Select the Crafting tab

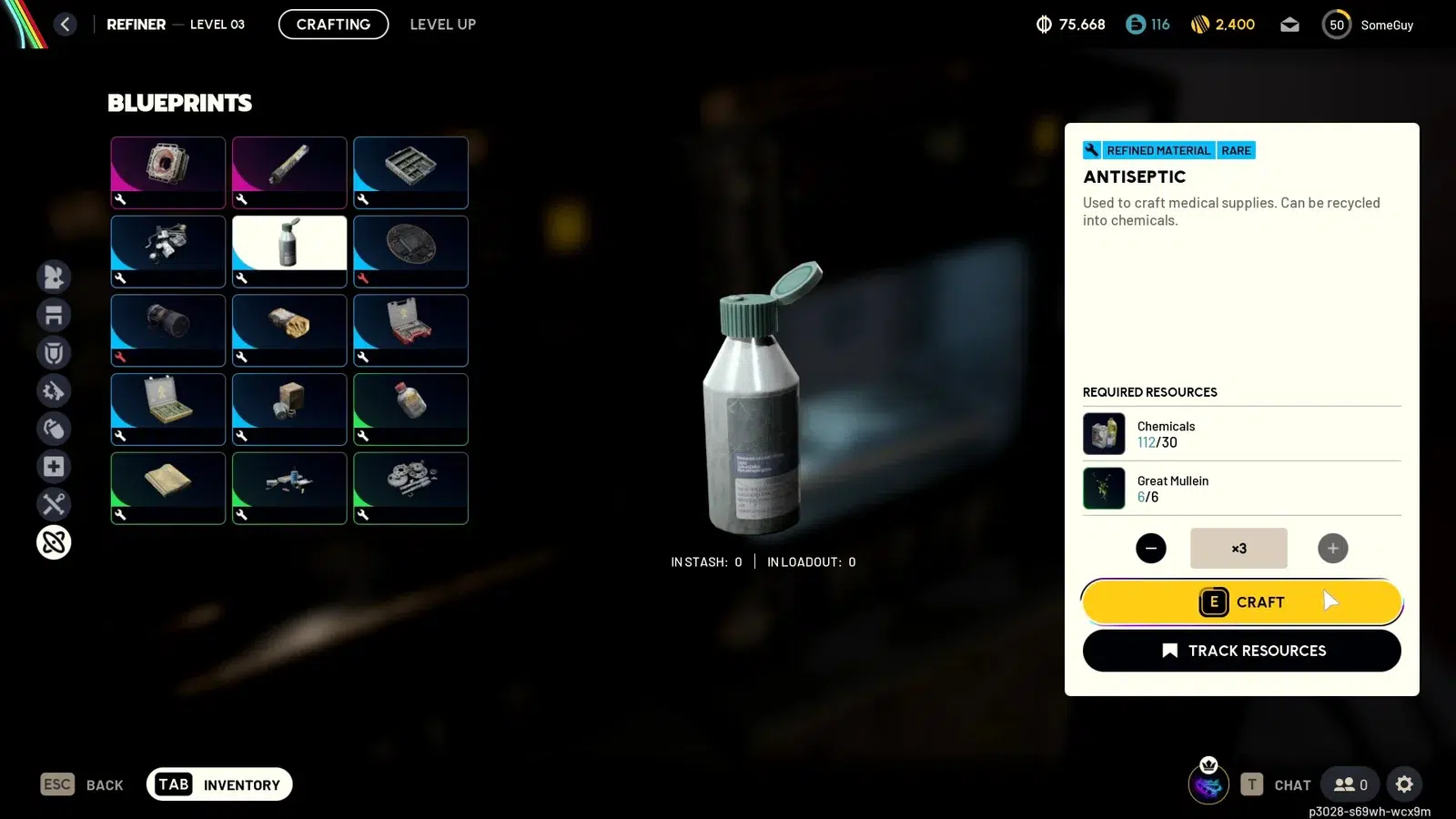333,25
